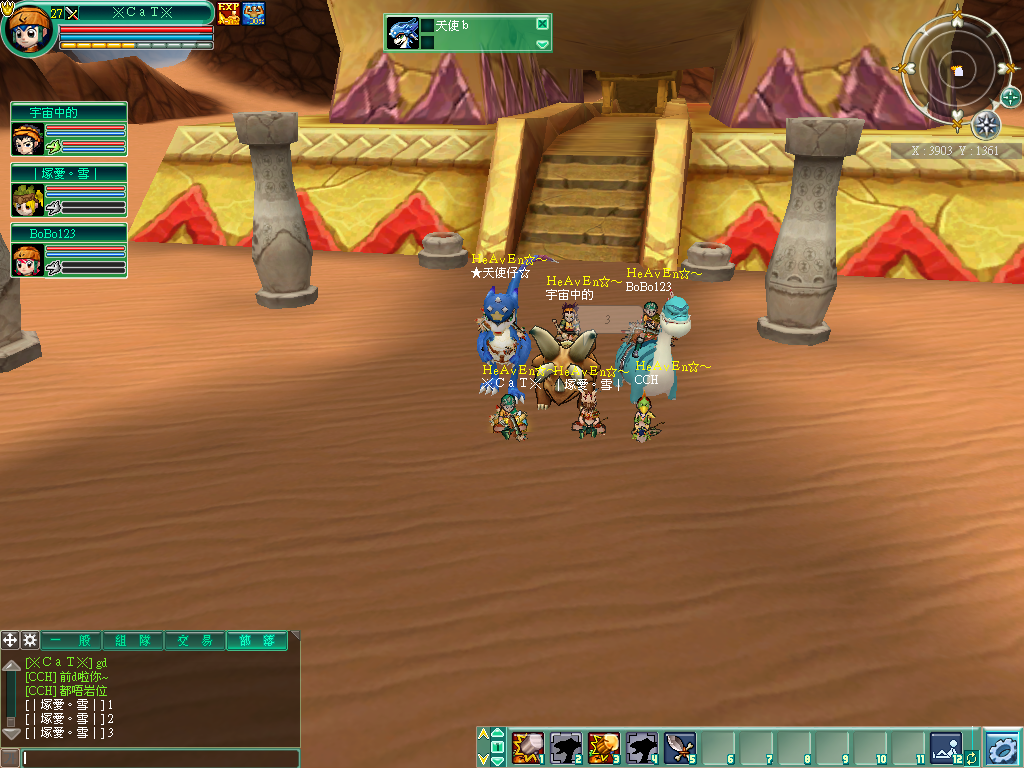Viewport: 1024px width, 768px height.
Task: Open chat settings gear button
Action: pyautogui.click(x=30, y=640)
